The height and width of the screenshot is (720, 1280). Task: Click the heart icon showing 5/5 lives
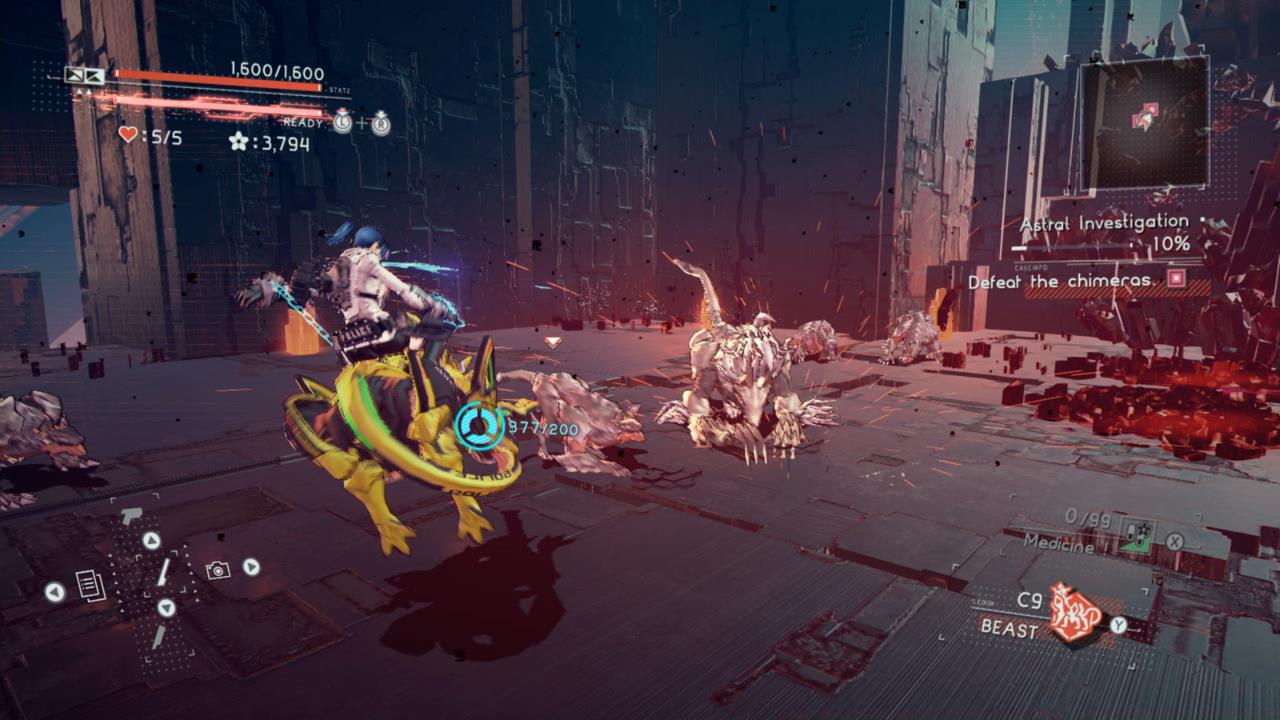(127, 134)
